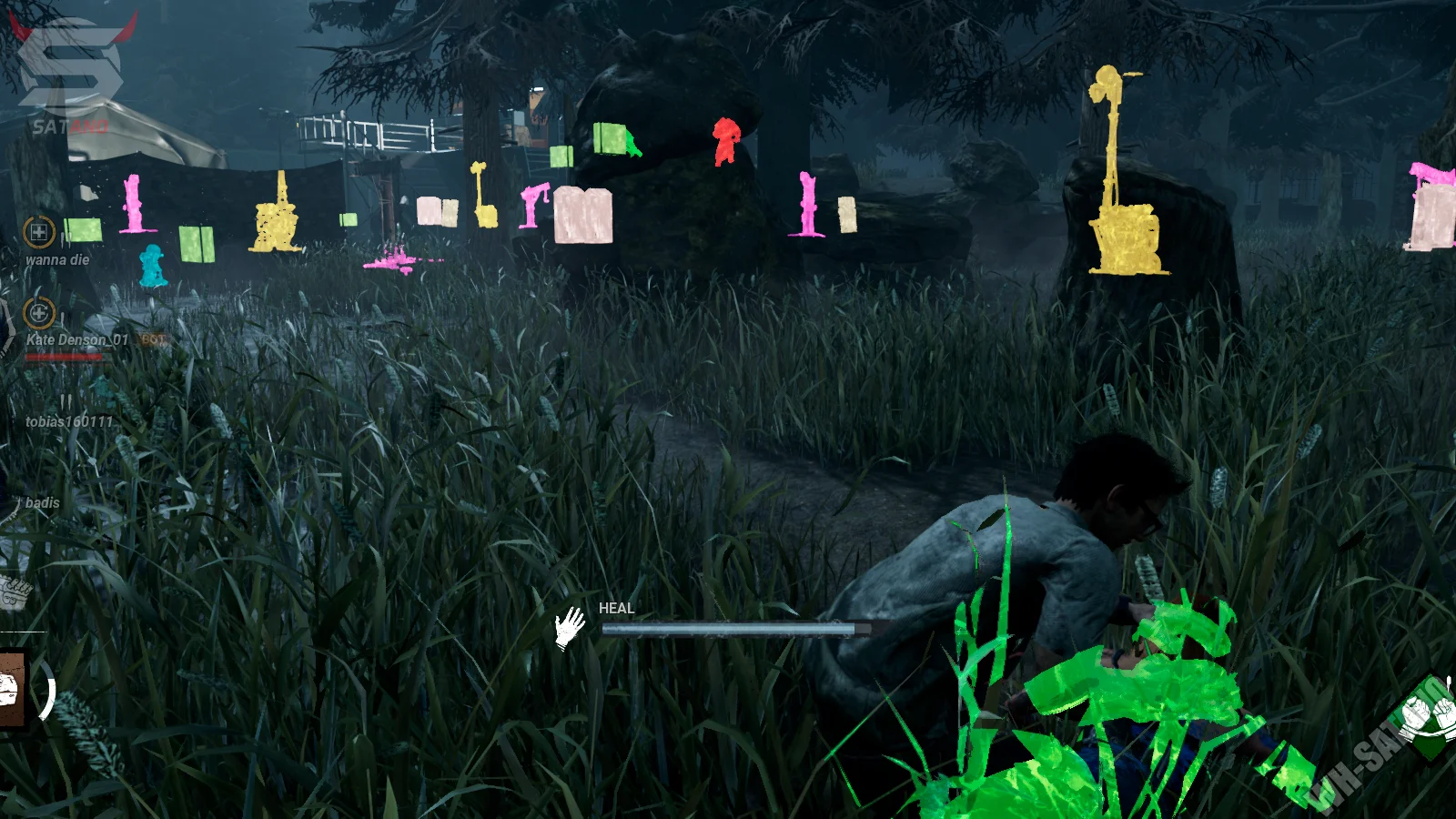This screenshot has width=1456, height=819.
Task: Select the player entry wanna die
Action: pos(57,259)
